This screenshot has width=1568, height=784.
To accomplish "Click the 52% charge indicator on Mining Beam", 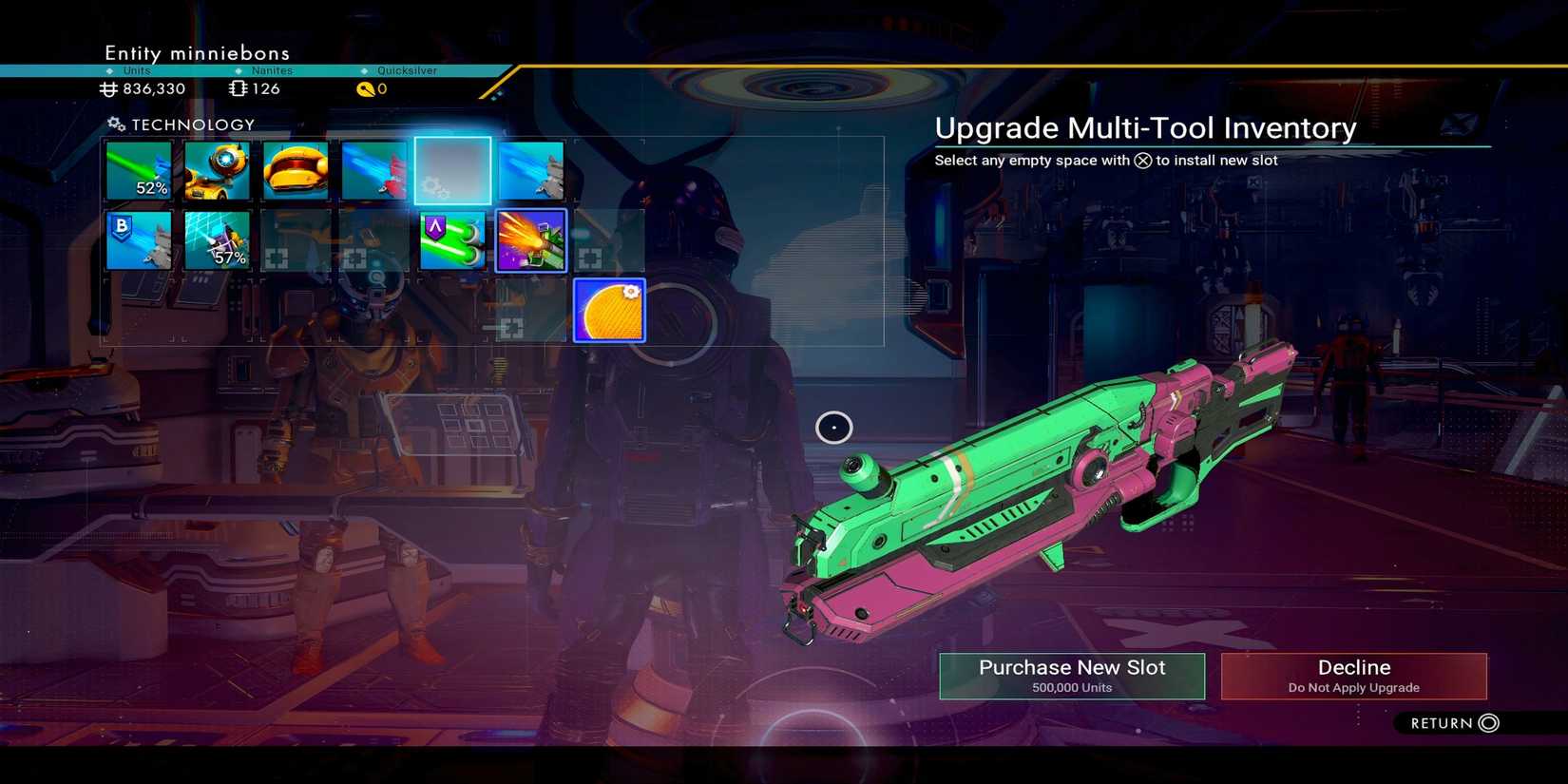I will click(x=152, y=188).
